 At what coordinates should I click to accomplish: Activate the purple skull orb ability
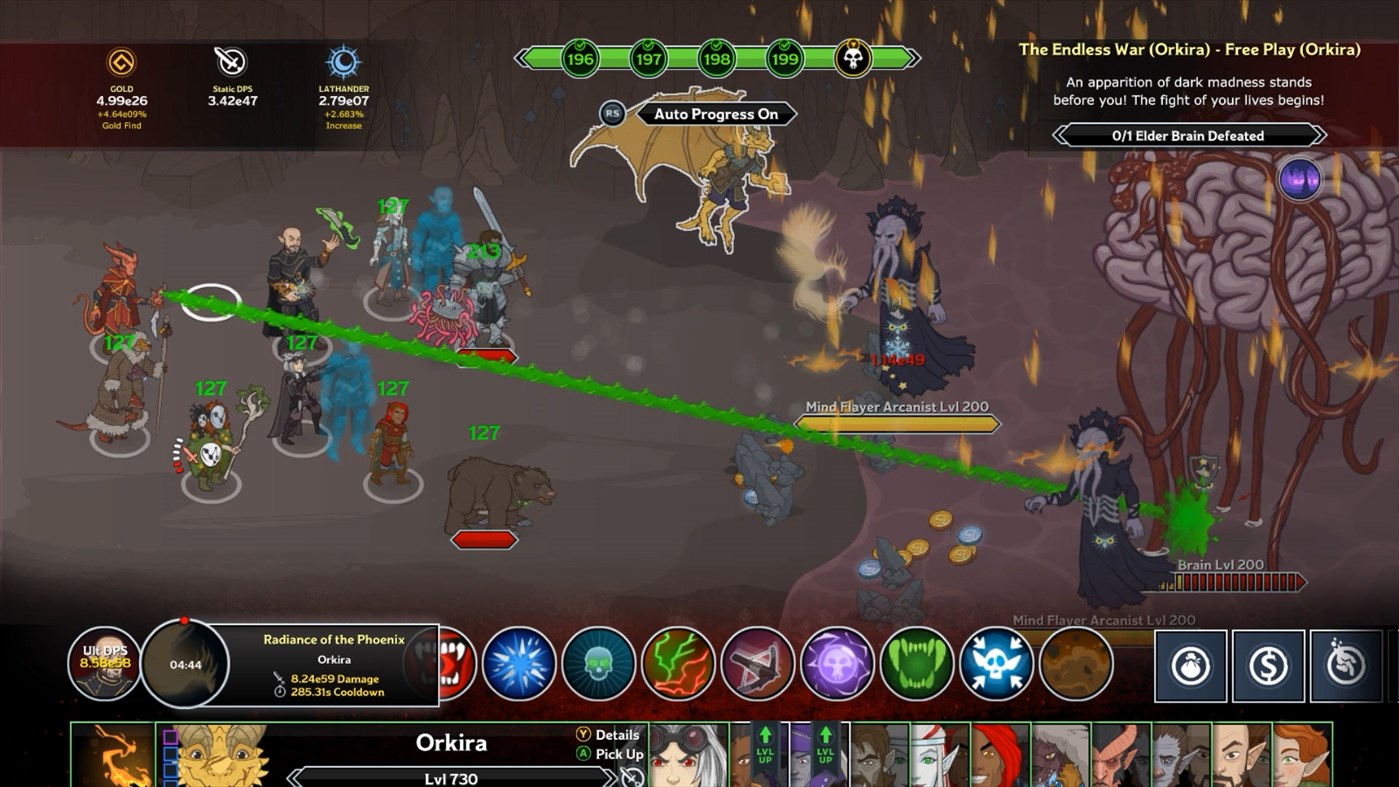coord(838,662)
